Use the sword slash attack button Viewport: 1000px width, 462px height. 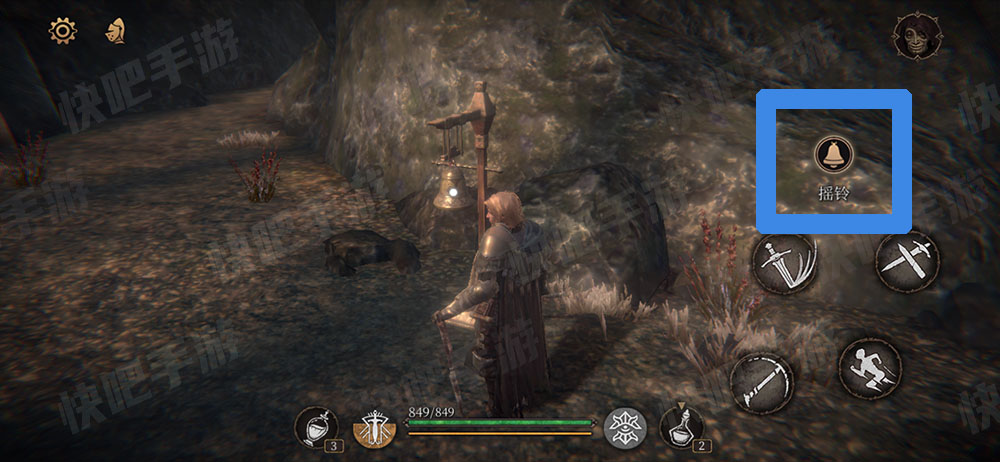[785, 263]
